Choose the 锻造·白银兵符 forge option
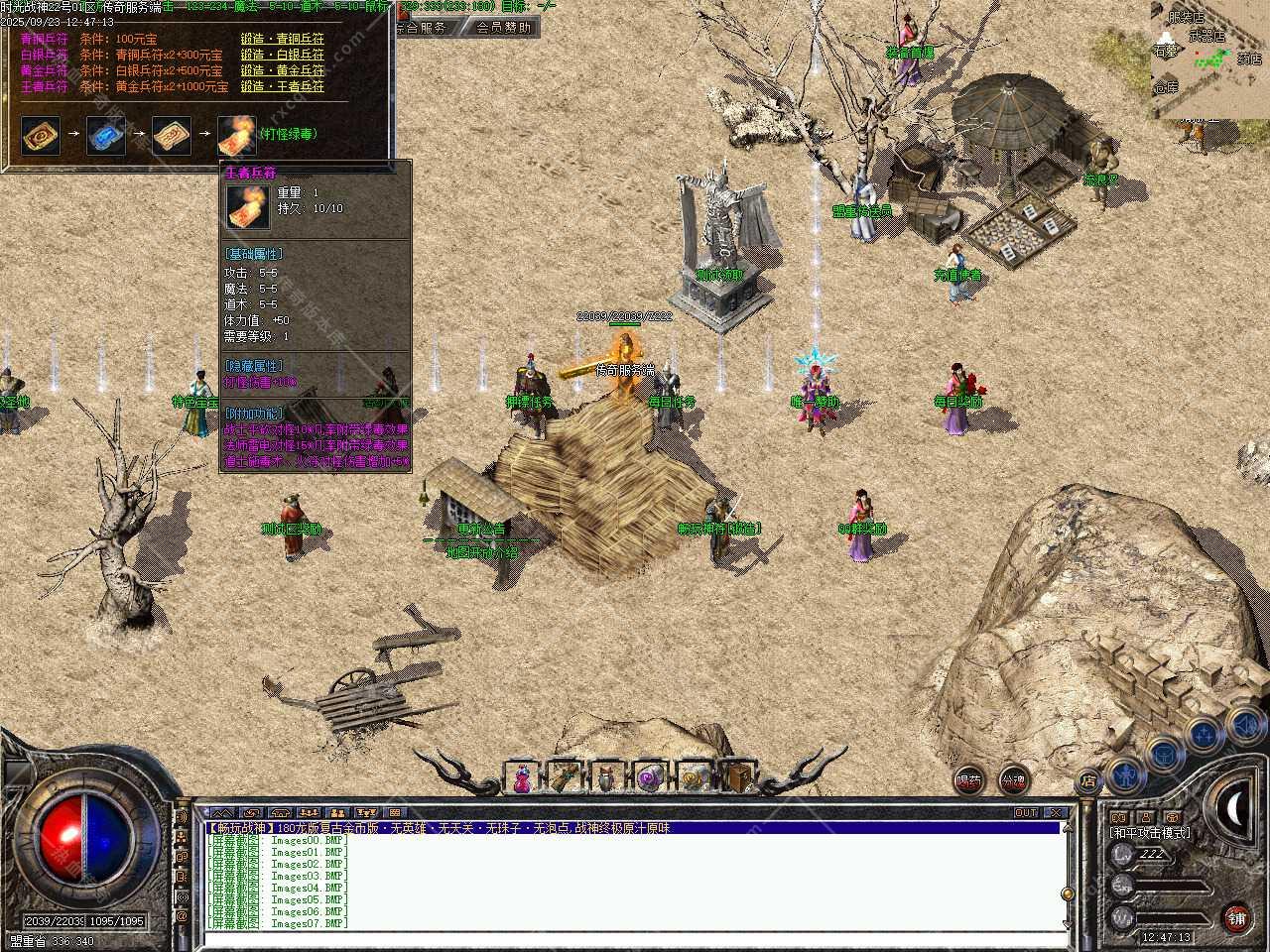The width and height of the screenshot is (1270, 952). 283,55
